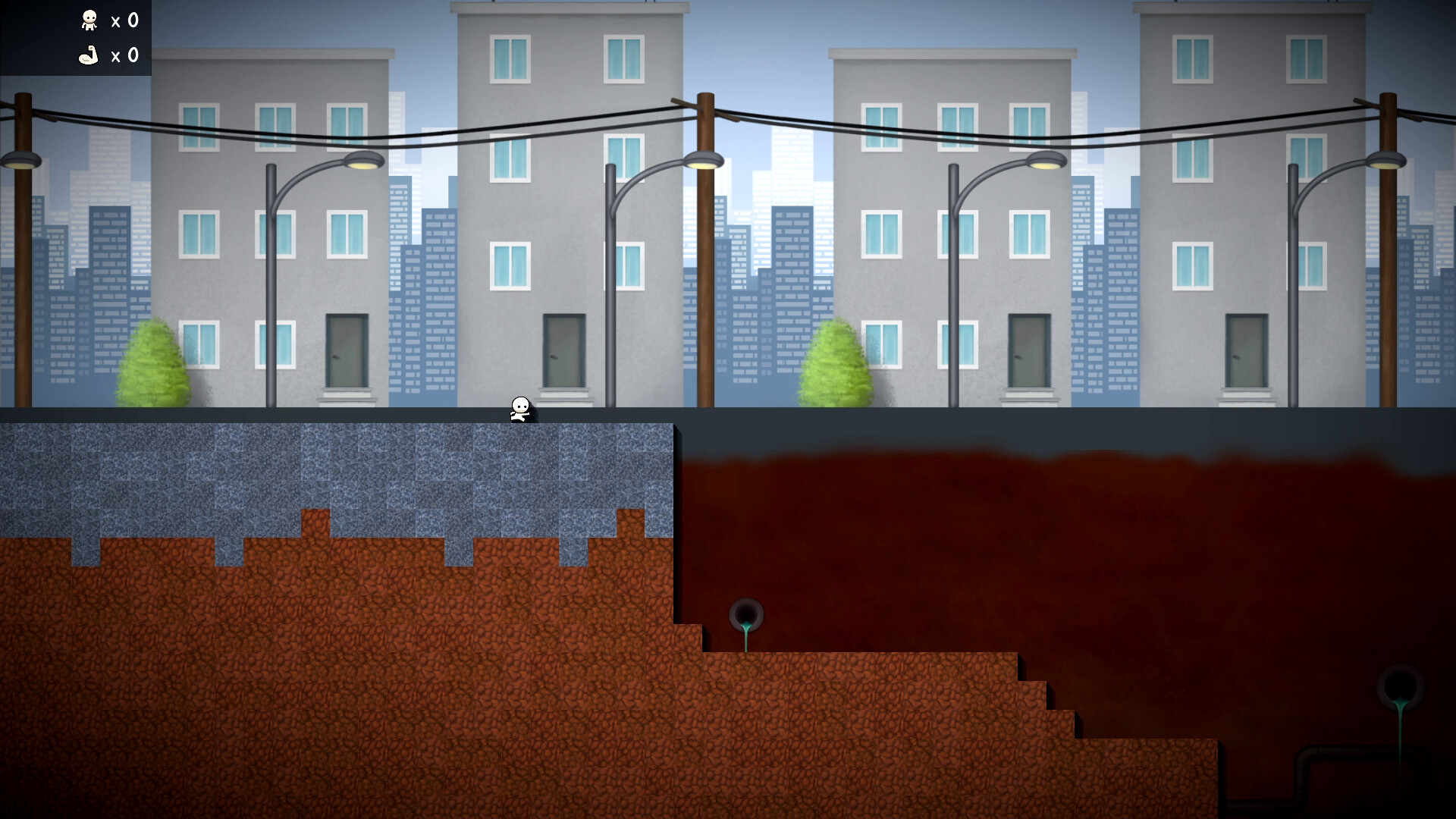Image resolution: width=1456 pixels, height=819 pixels.
Task: Click the 'x 0' muscle count text
Action: pos(124,55)
